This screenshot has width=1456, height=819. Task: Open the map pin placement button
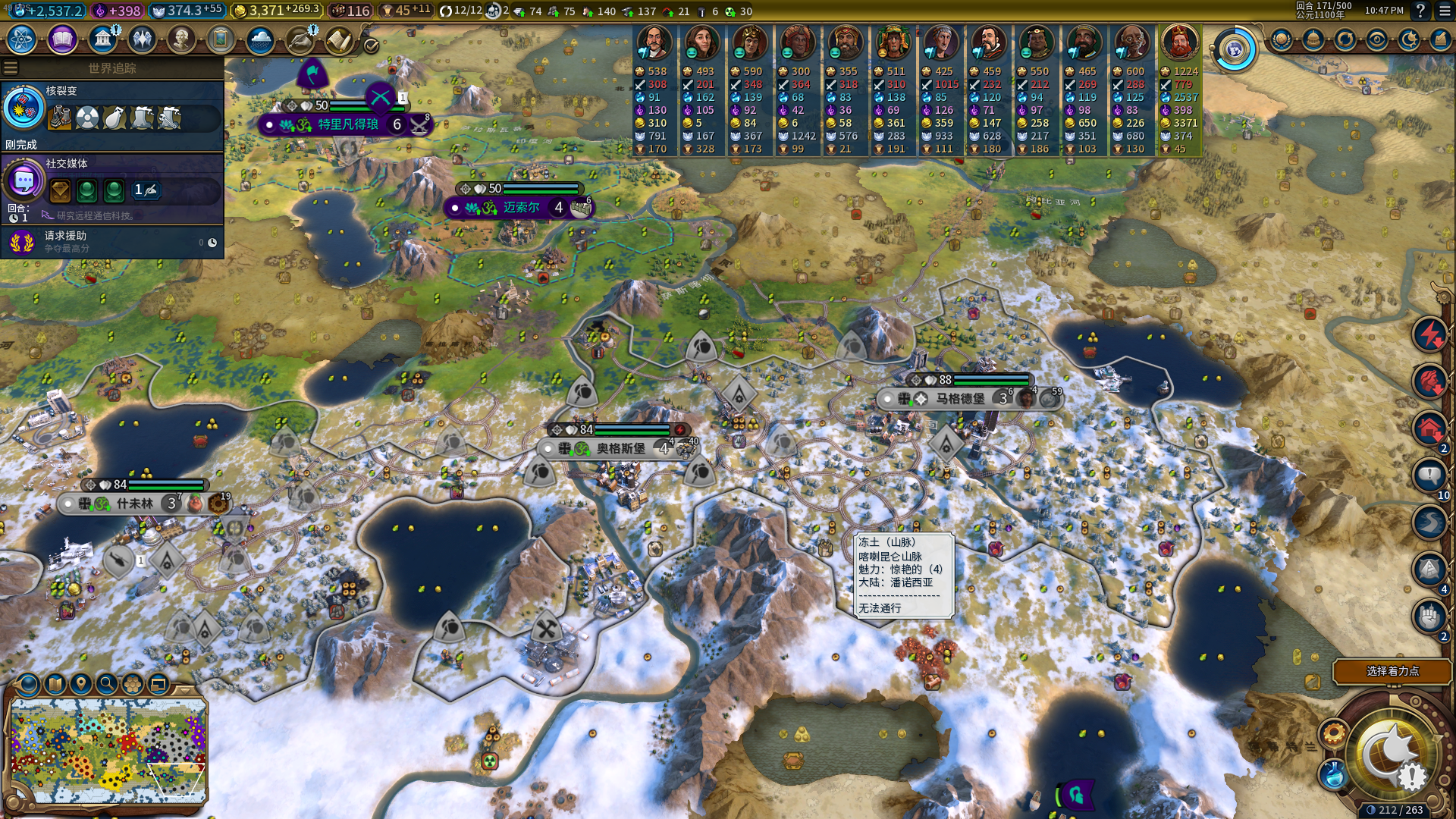coord(80,684)
